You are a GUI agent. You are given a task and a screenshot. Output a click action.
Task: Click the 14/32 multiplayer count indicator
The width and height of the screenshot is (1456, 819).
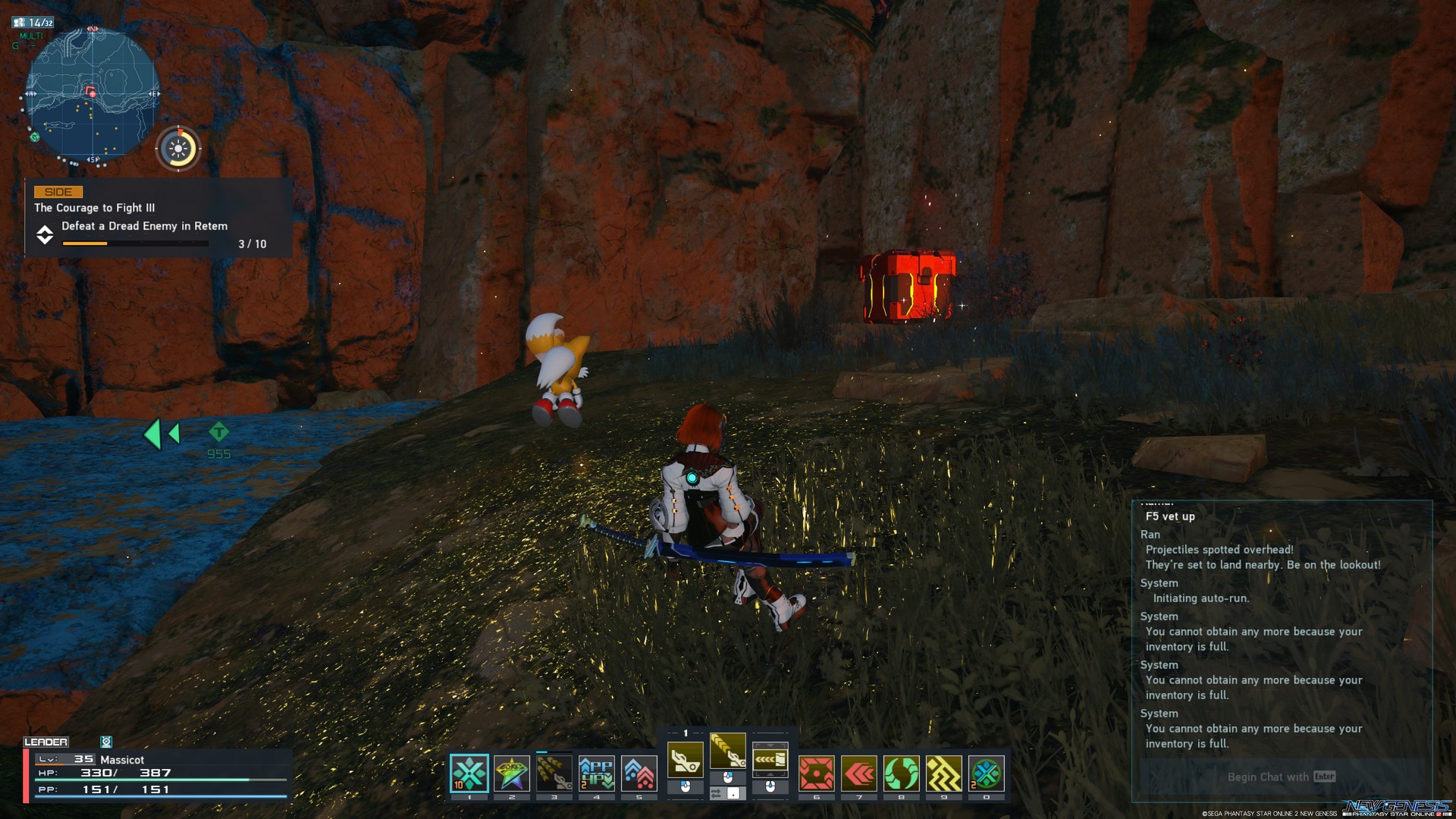click(33, 23)
